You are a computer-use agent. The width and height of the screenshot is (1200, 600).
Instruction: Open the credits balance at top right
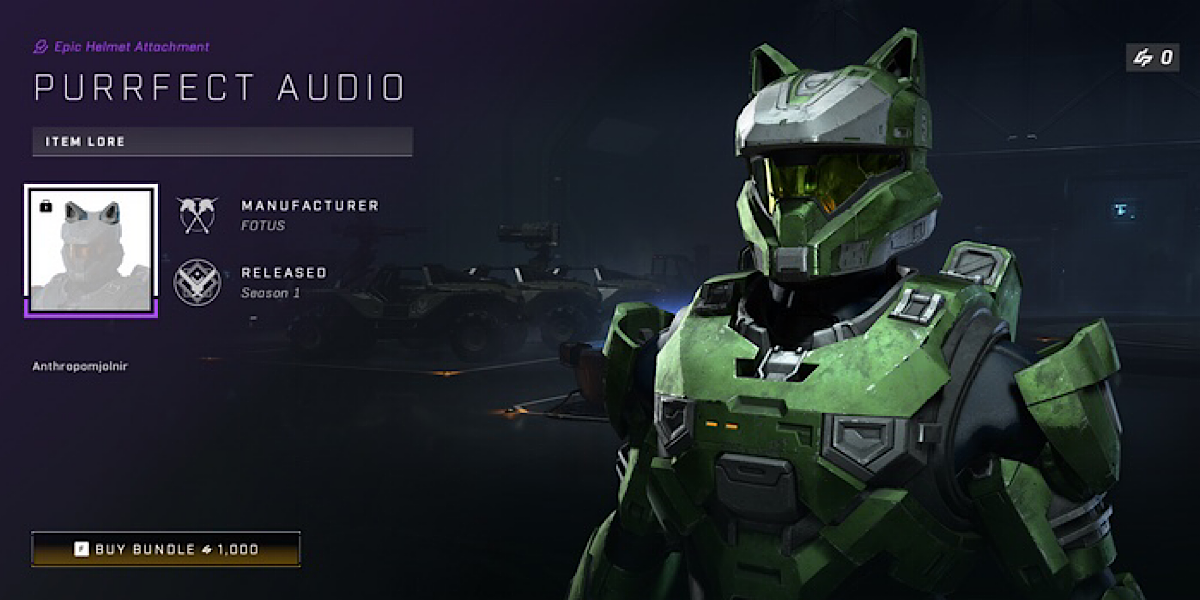point(1152,58)
